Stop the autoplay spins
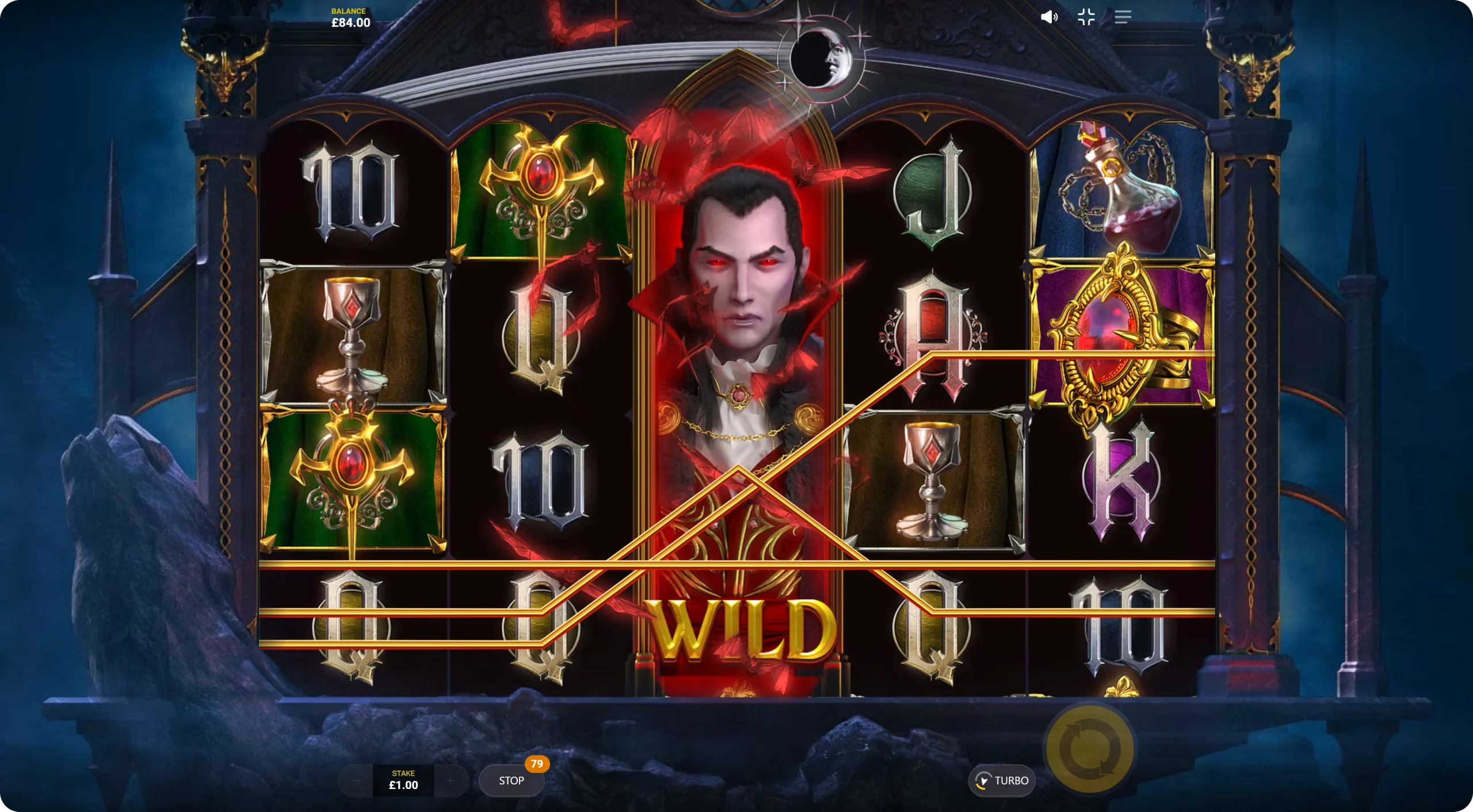Image resolution: width=1473 pixels, height=812 pixels. pos(511,780)
